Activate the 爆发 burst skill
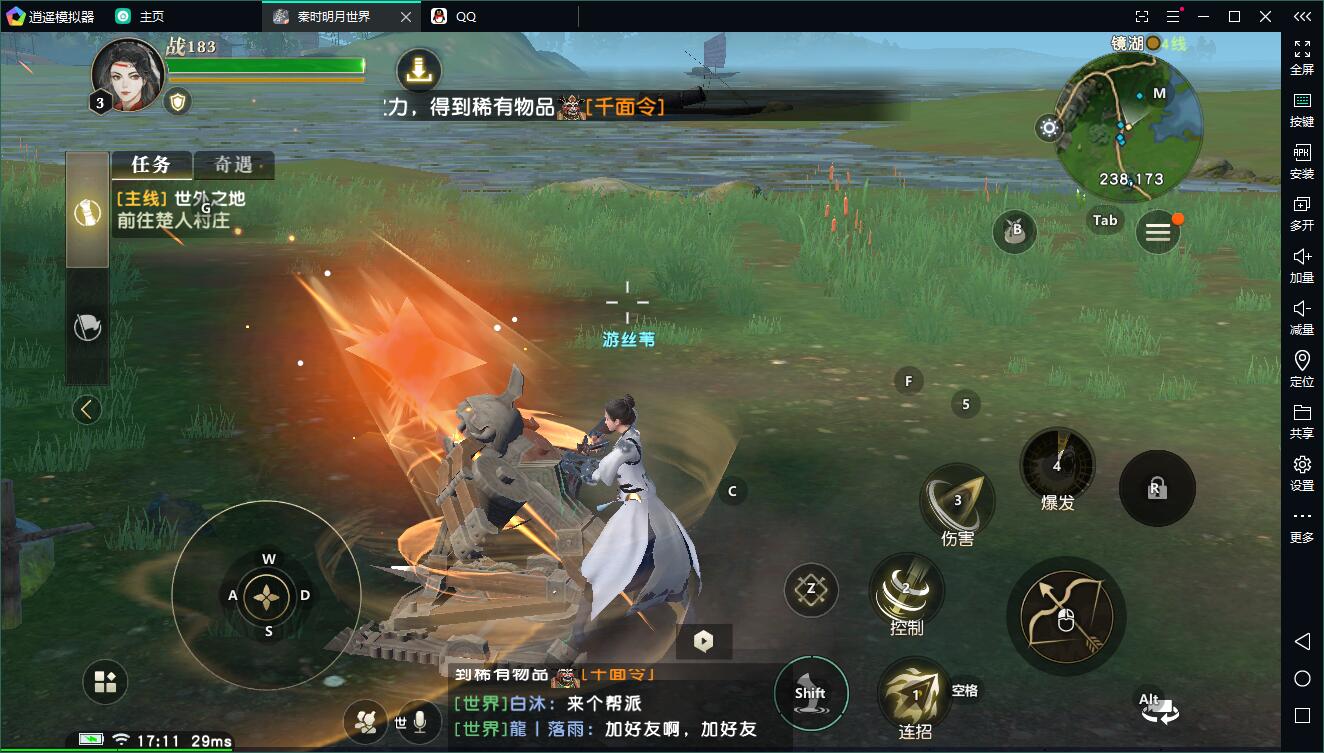Screen dimensions: 1324x753 coord(1057,466)
